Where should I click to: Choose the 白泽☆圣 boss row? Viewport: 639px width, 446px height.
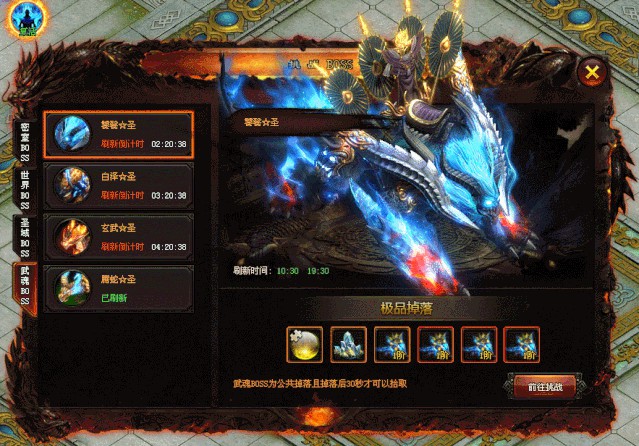[x=119, y=186]
